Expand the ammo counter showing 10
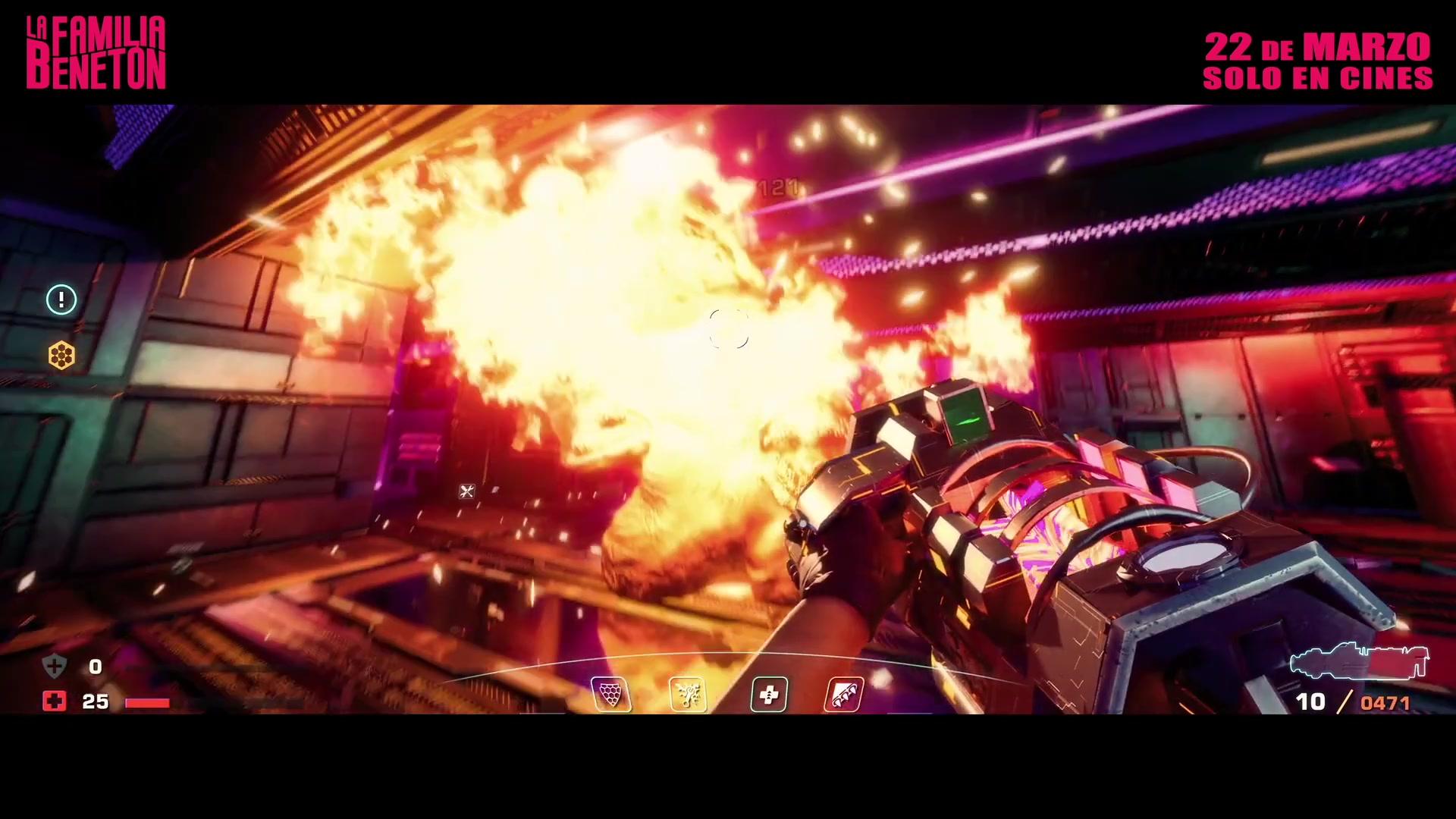 point(1311,701)
